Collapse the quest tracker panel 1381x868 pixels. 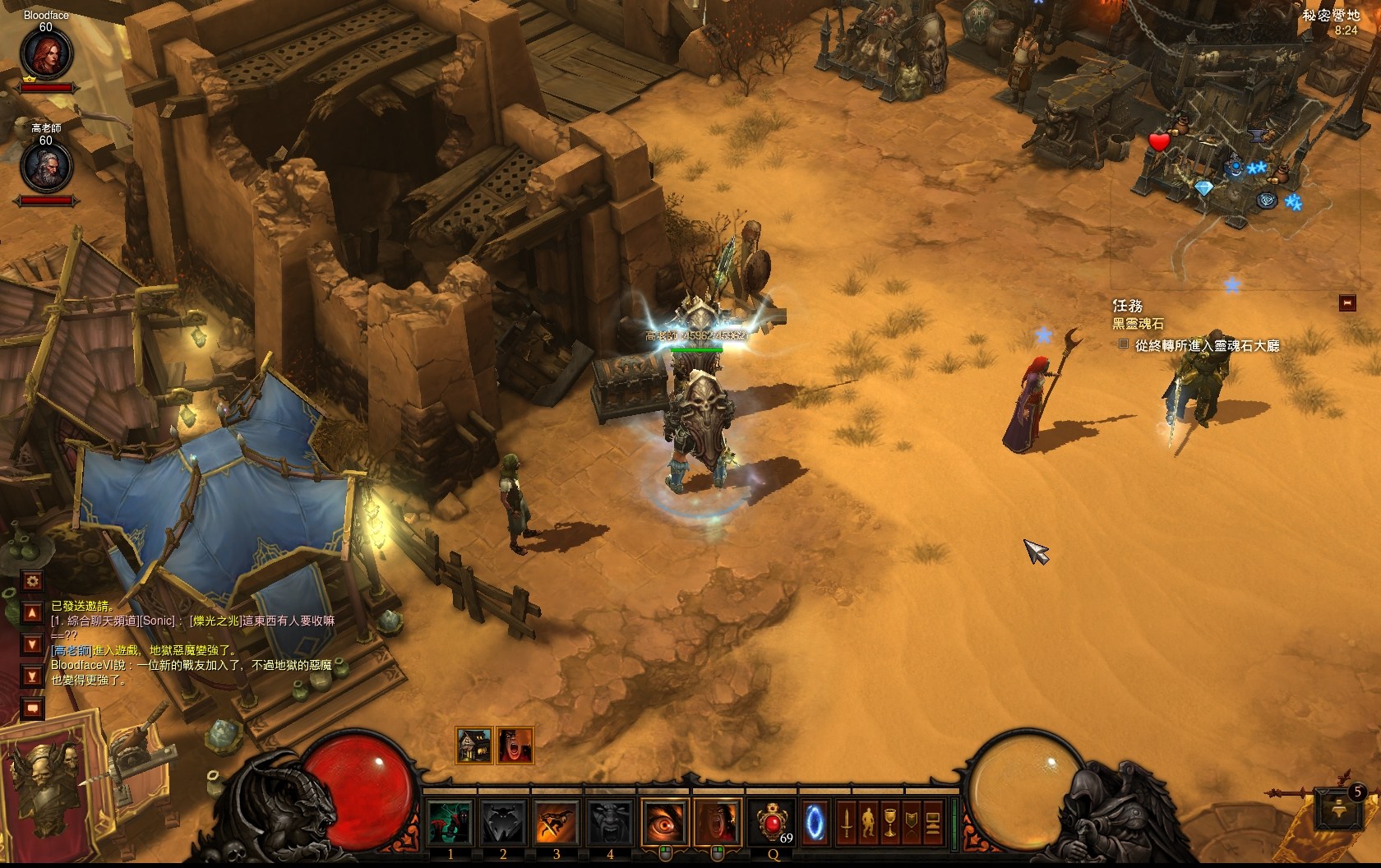tap(1346, 303)
